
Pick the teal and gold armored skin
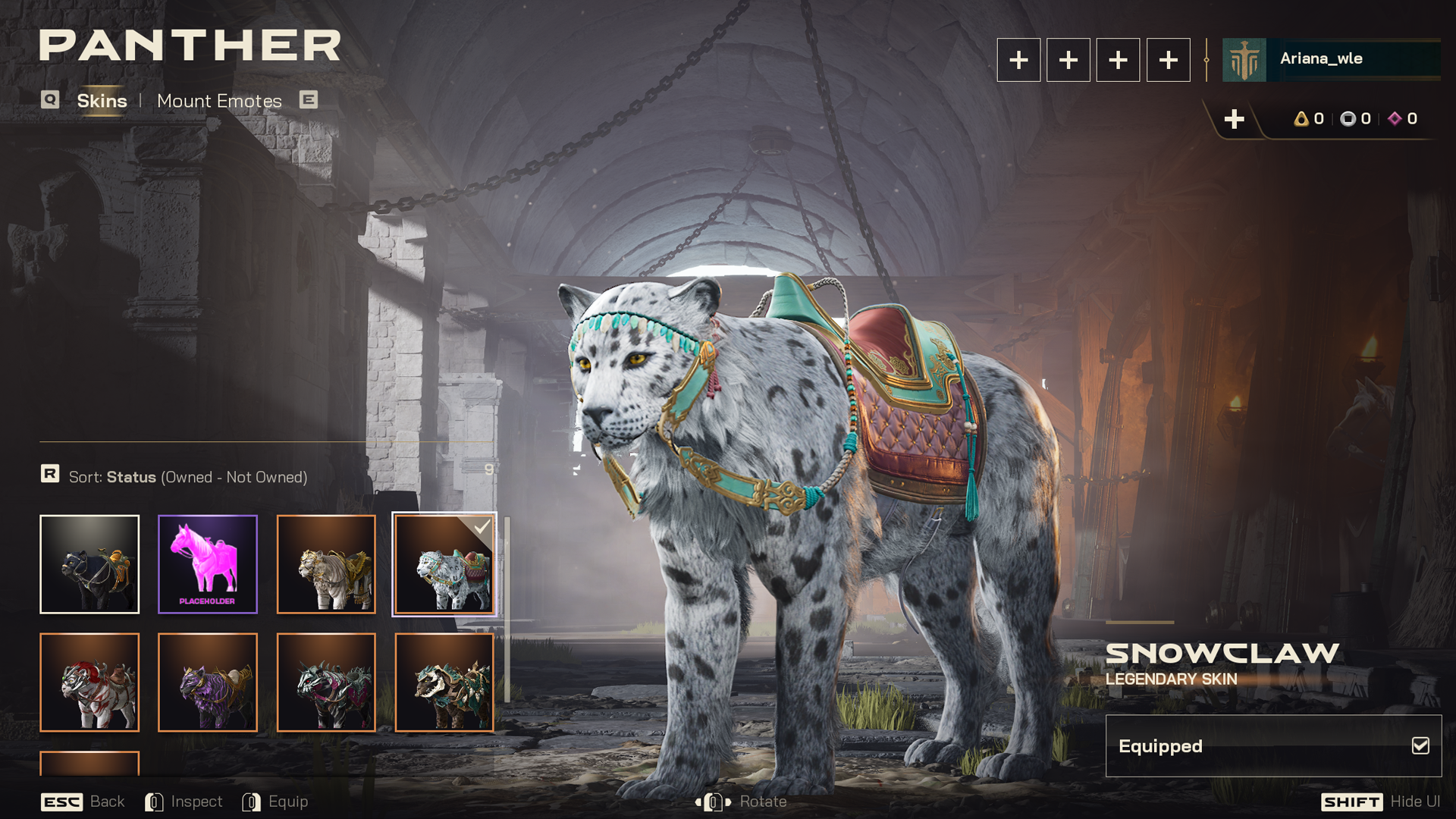click(444, 682)
